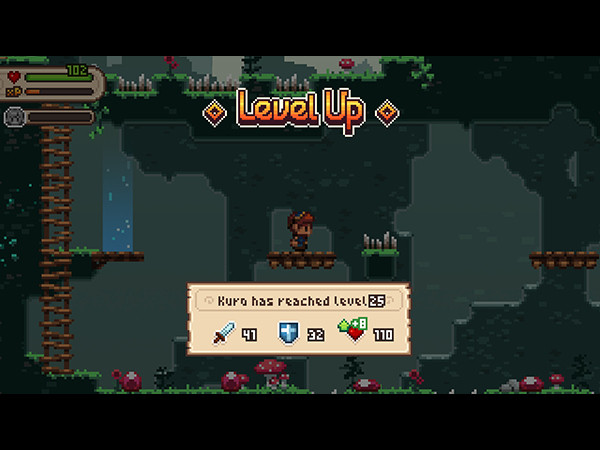Select the heart health upgrade icon
The height and width of the screenshot is (450, 600).
tap(355, 332)
